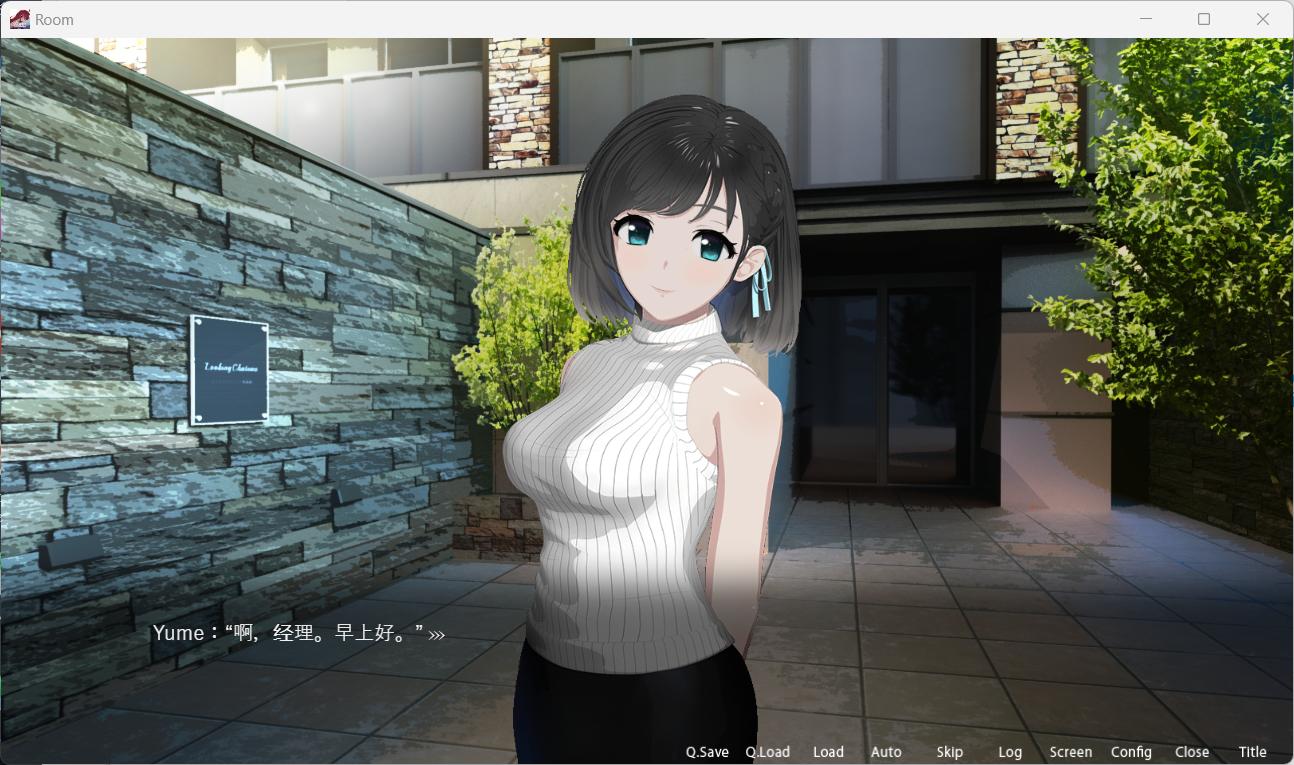Take a screenshot via the Screen option

1070,751
